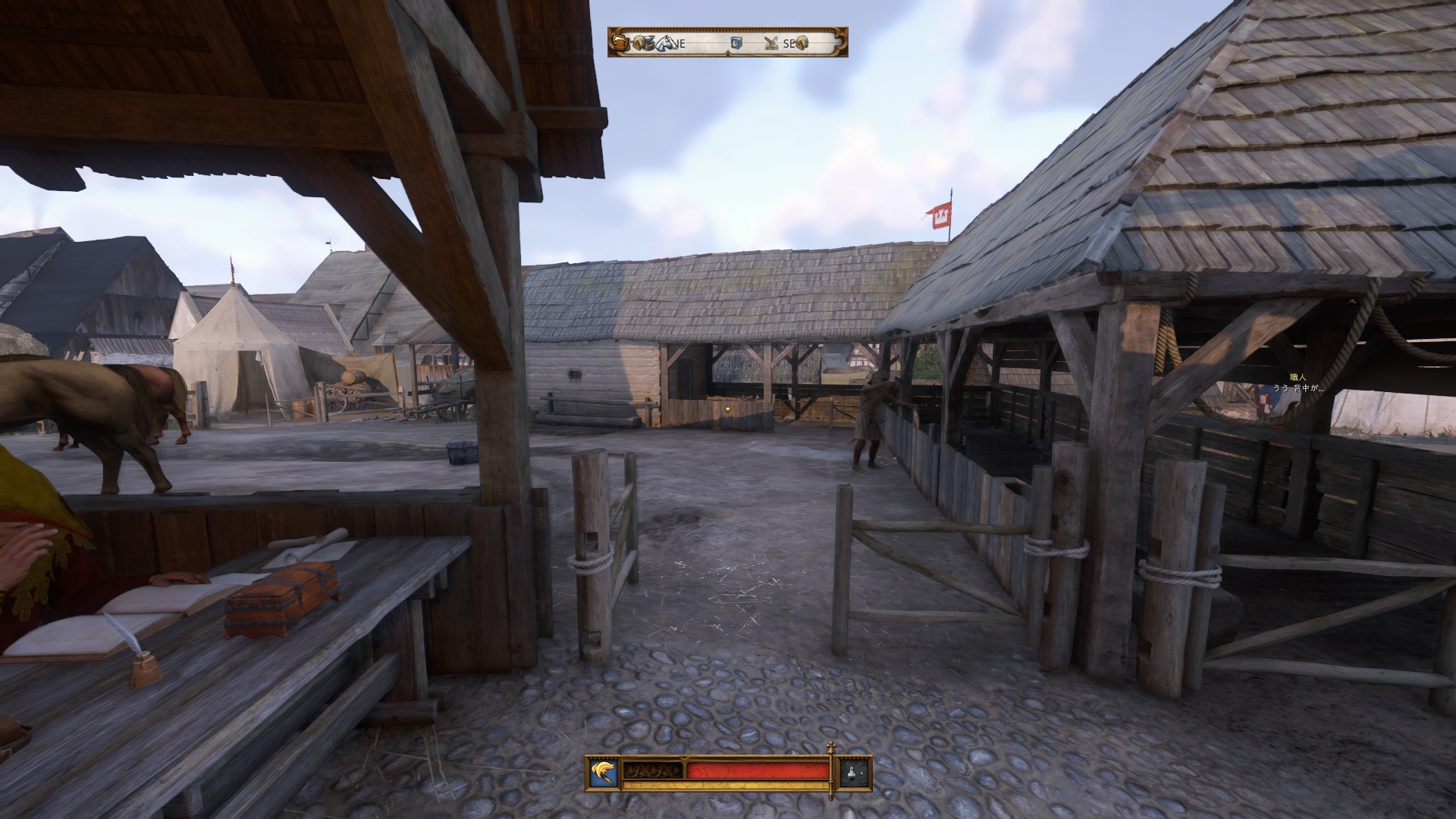Select the blue book compass marker
Image resolution: width=1456 pixels, height=819 pixels.
[735, 43]
